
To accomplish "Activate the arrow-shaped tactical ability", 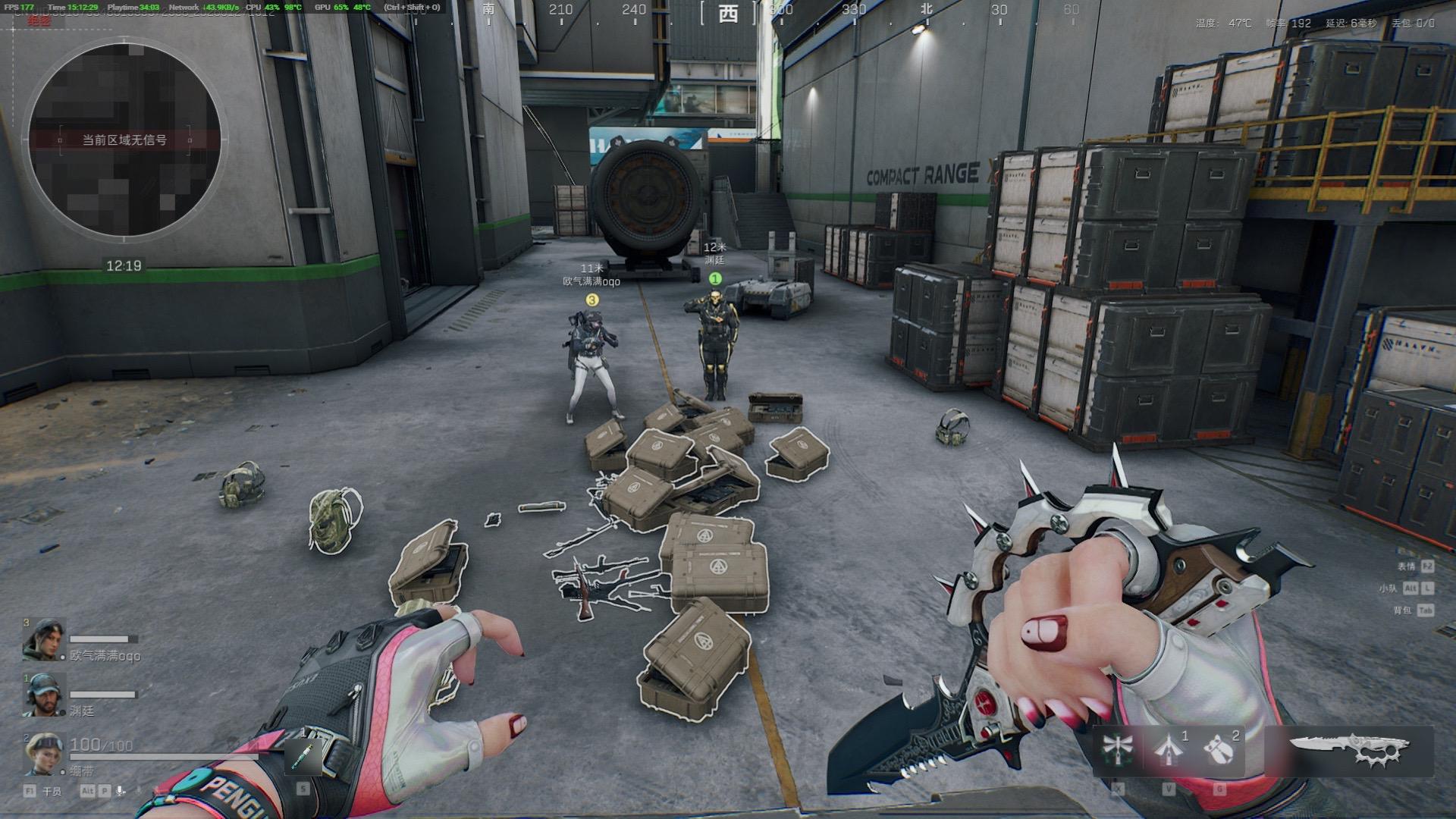I will (1168, 748).
